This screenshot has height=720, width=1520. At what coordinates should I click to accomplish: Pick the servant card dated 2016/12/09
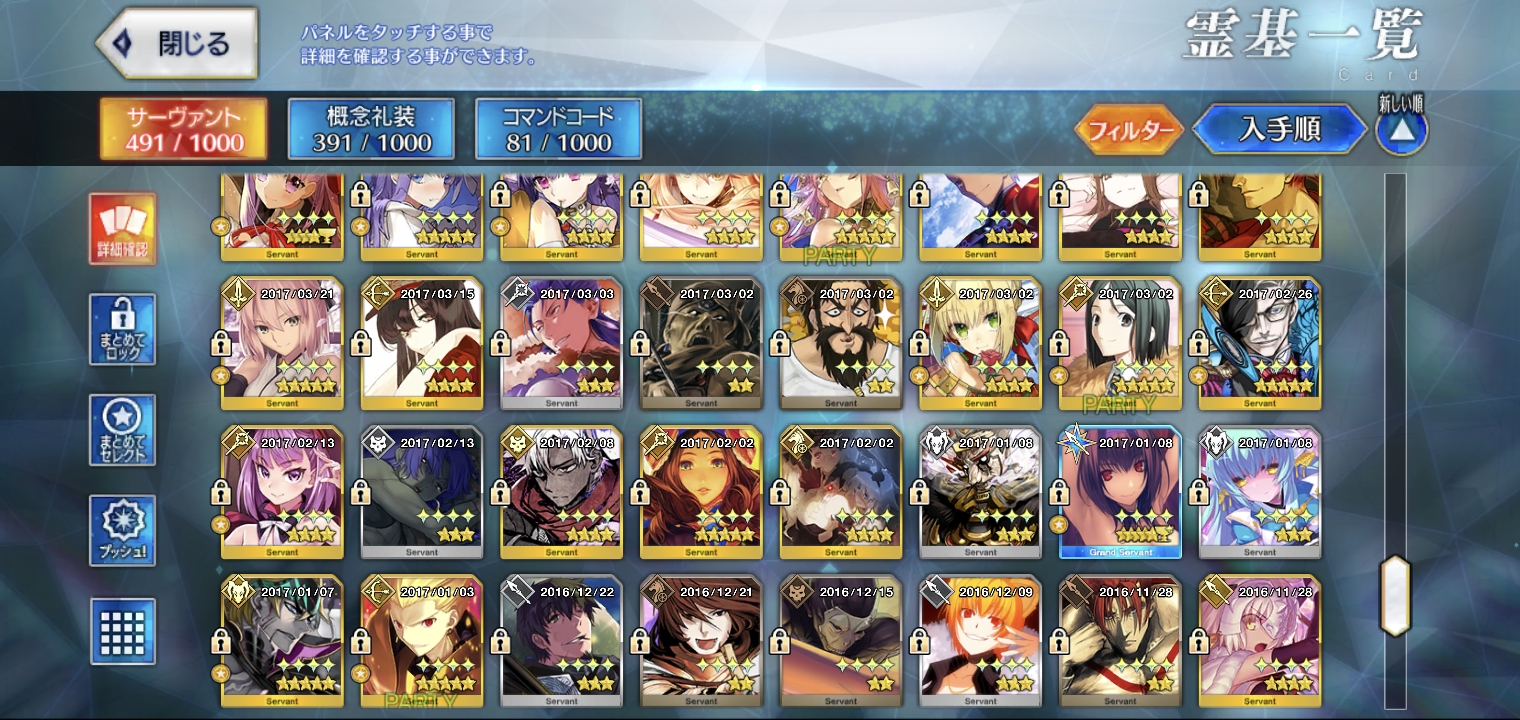tap(980, 640)
